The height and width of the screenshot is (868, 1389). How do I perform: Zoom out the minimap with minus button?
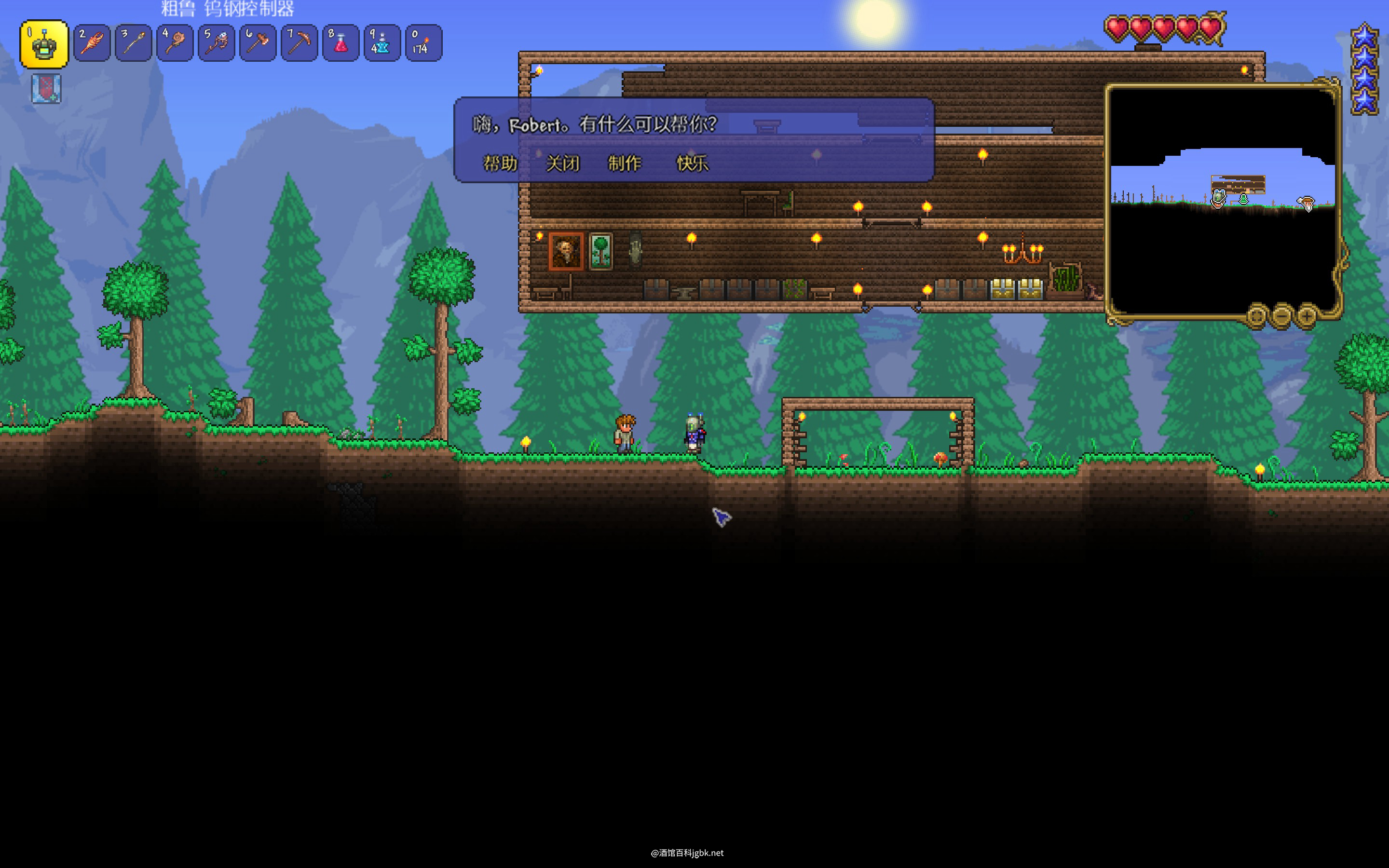coord(1281,315)
